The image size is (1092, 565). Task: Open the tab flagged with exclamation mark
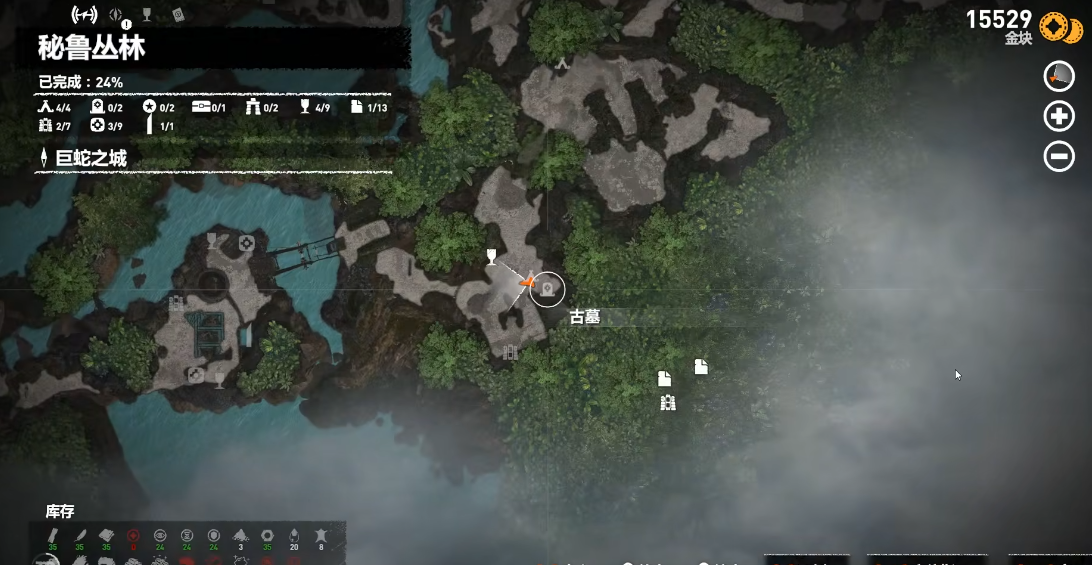pos(116,16)
